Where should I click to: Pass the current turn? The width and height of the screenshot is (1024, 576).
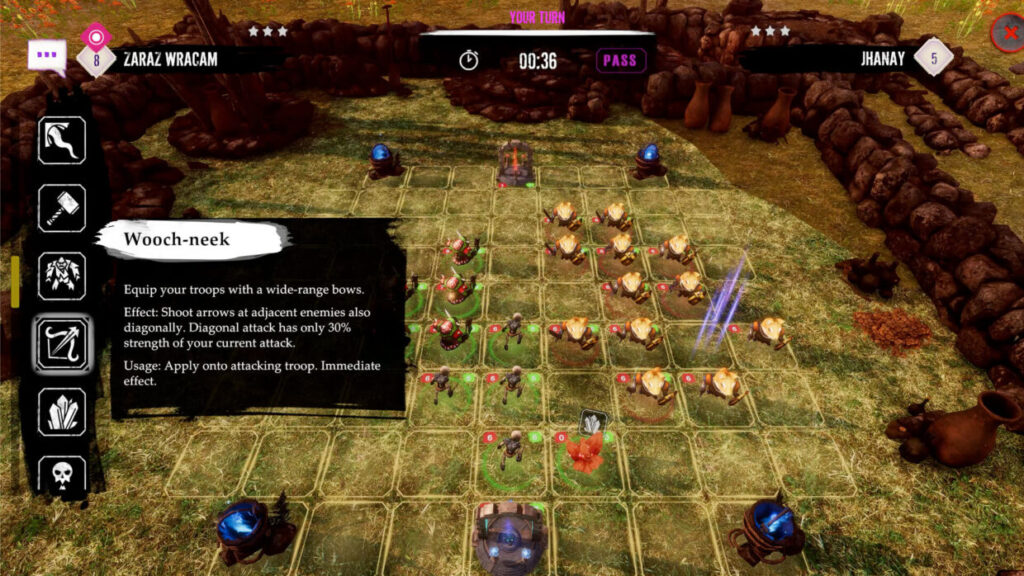click(621, 60)
